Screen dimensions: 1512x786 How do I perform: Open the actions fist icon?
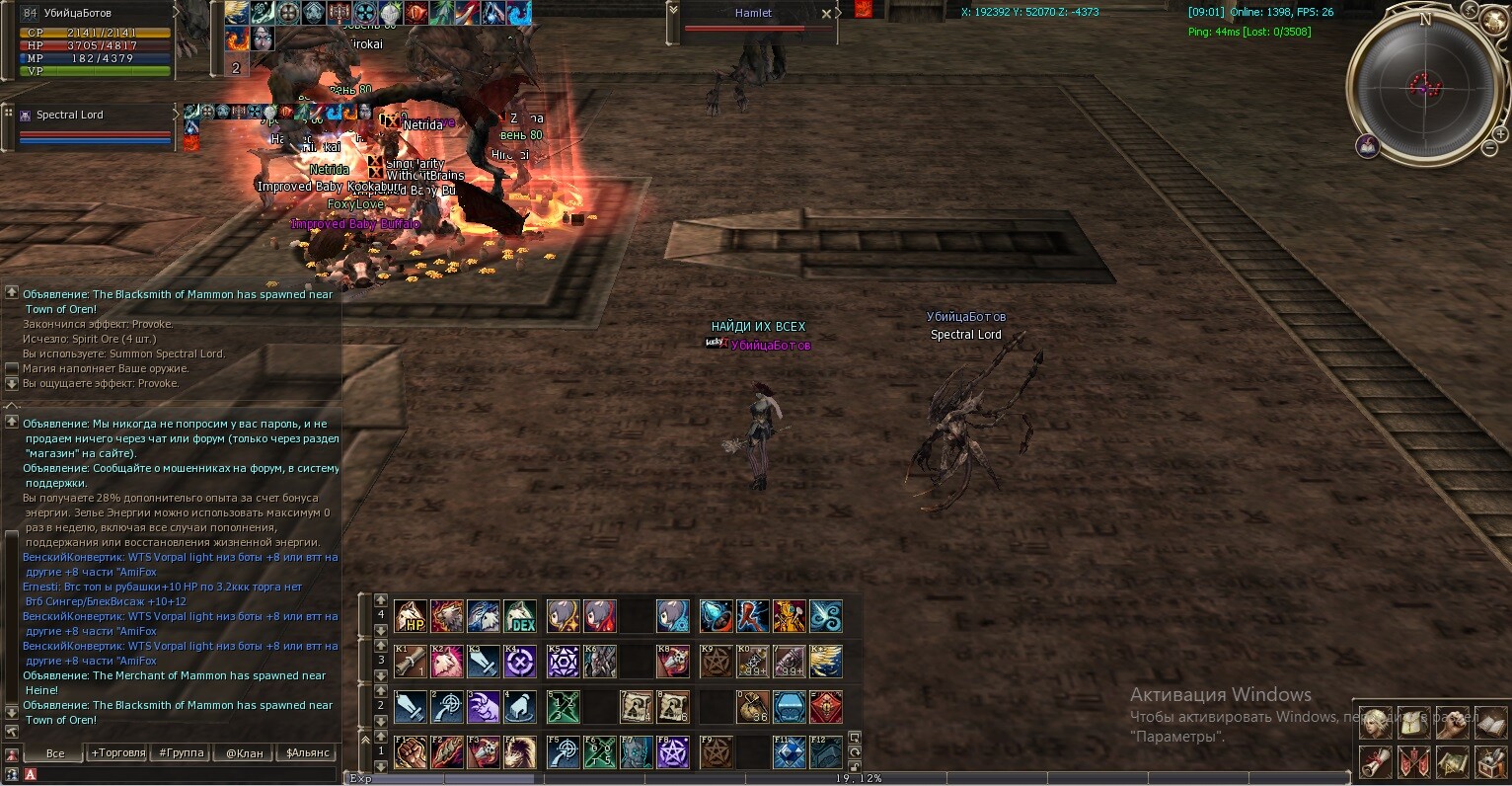pyautogui.click(x=1452, y=724)
